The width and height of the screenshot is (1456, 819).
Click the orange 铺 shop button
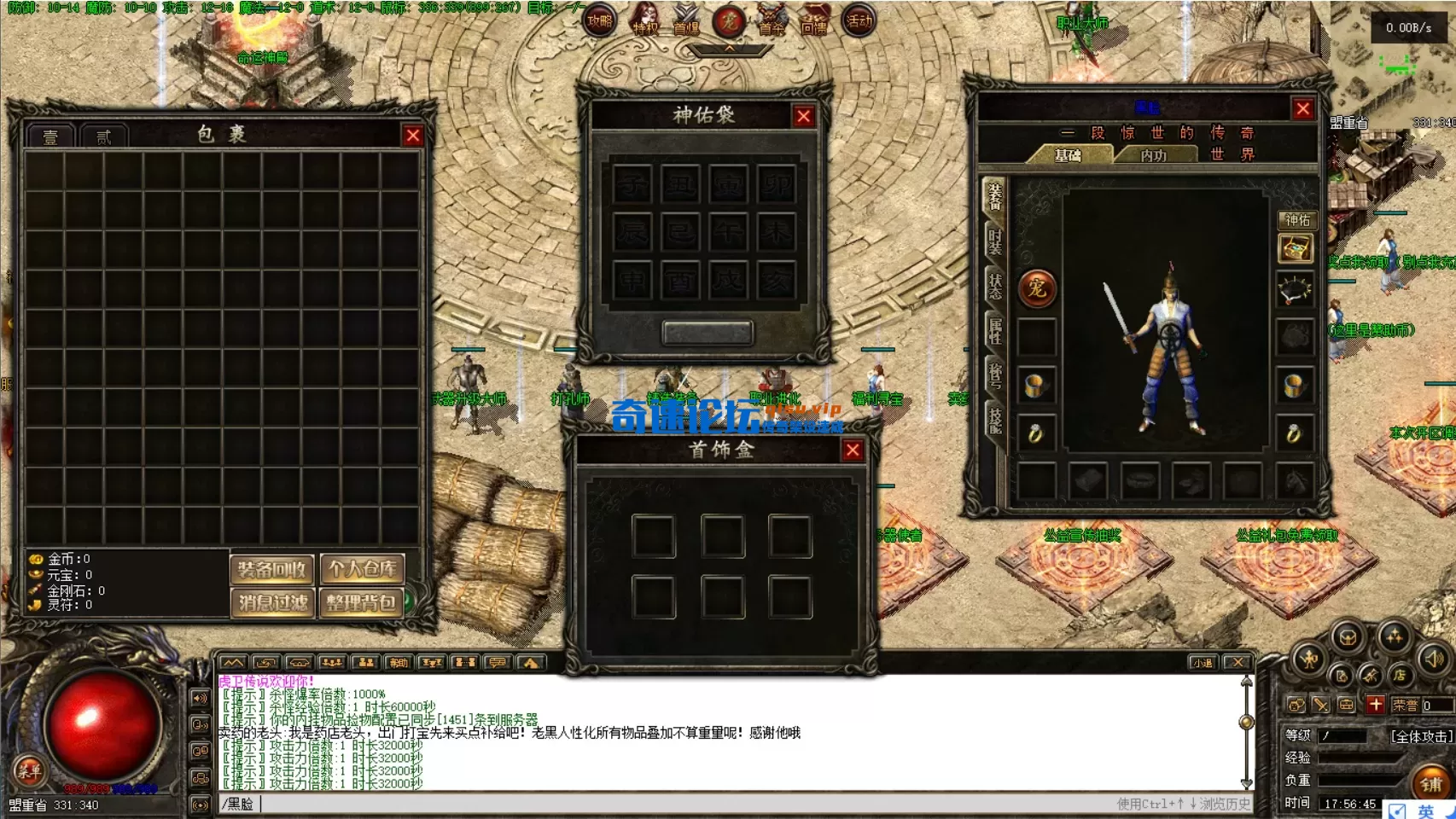1431,783
